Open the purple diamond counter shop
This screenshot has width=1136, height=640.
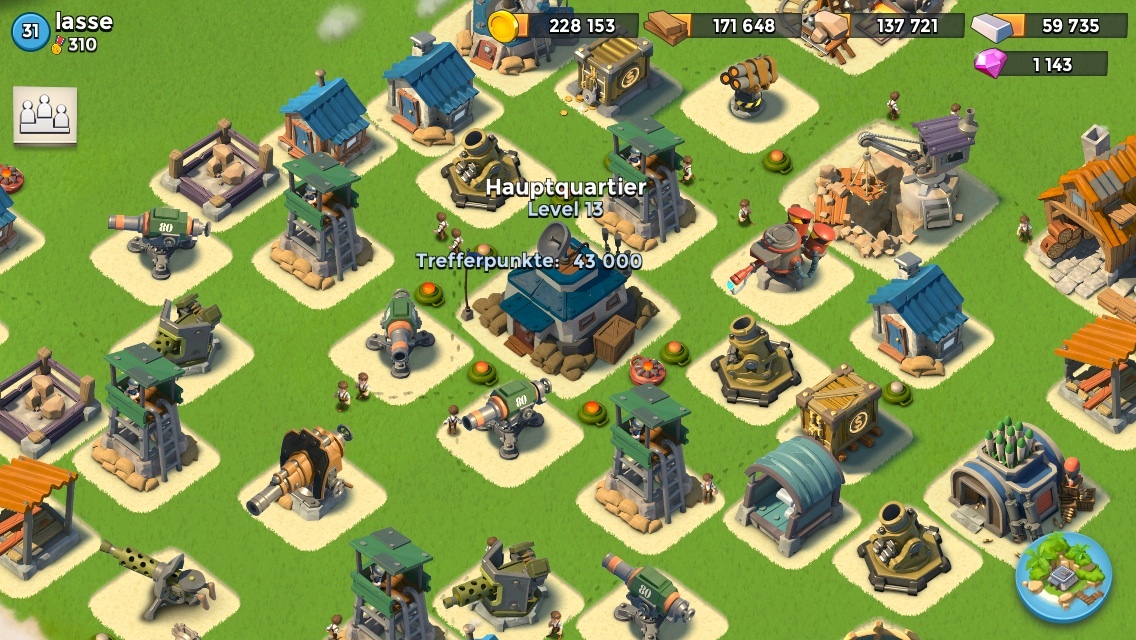coord(1041,64)
